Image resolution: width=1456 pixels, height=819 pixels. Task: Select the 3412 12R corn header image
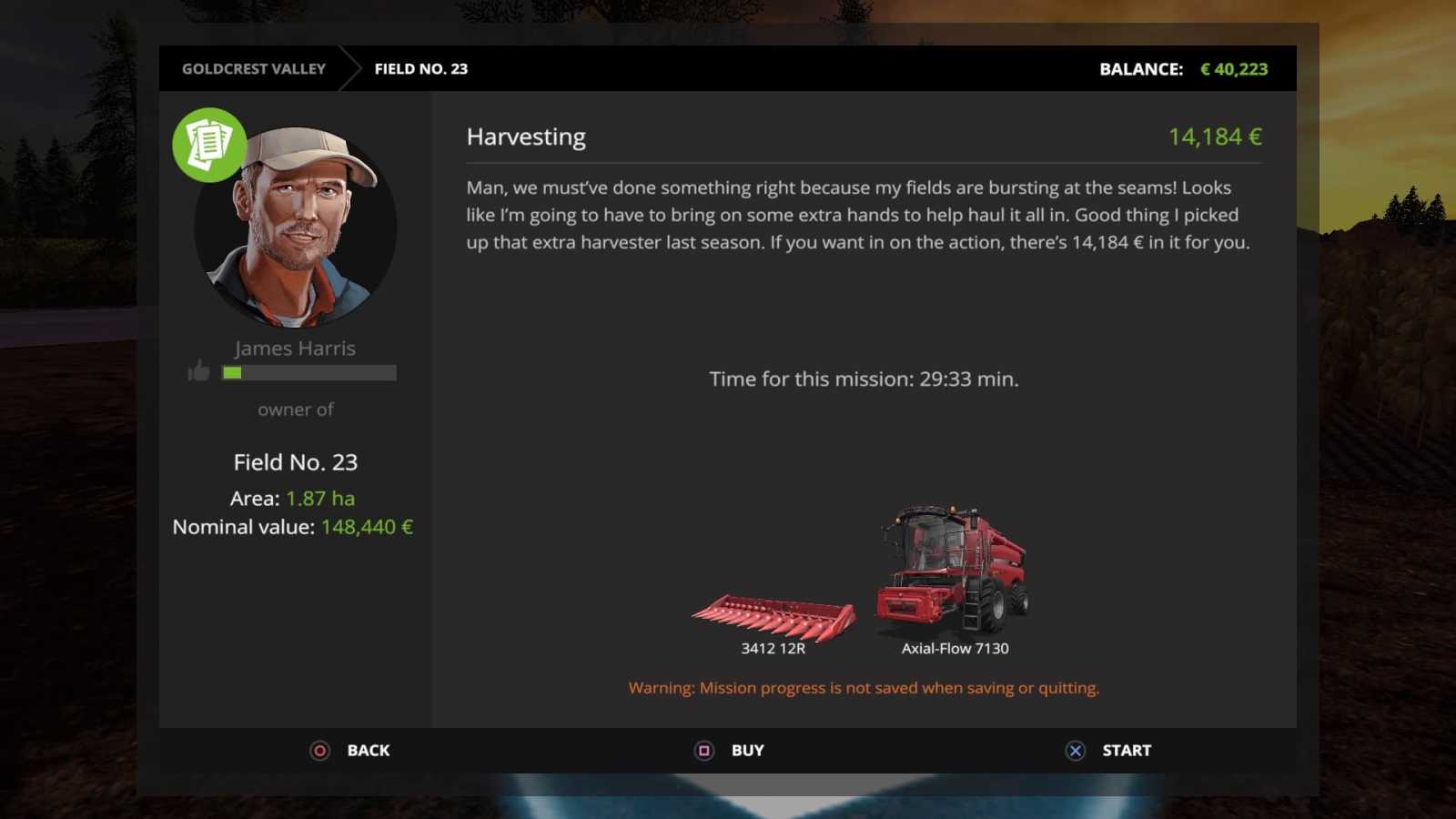coord(772,614)
